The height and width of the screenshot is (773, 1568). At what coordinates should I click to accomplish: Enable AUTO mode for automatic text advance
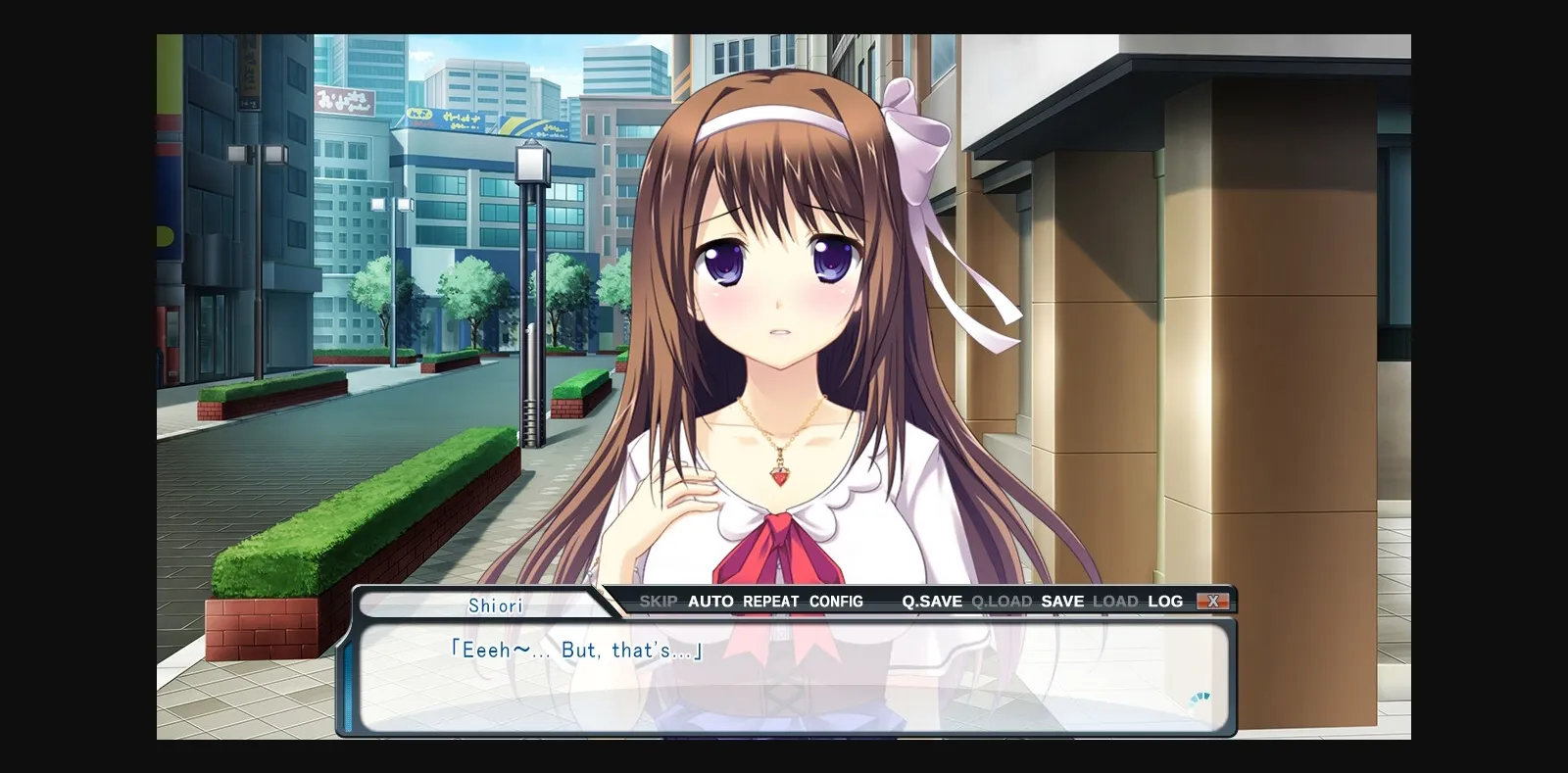coord(710,601)
